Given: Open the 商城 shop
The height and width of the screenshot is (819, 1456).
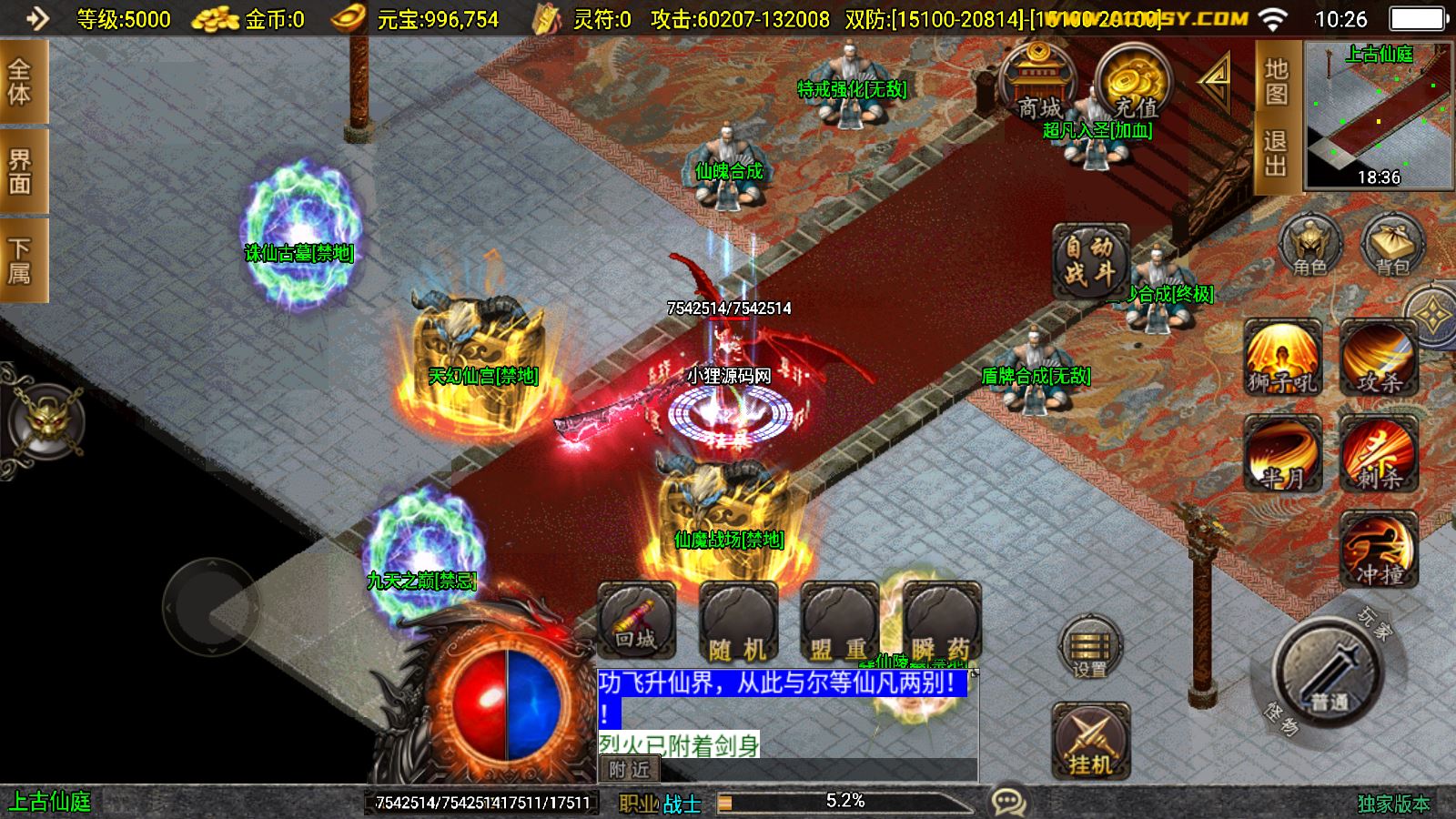Looking at the screenshot, I should coord(1037,84).
